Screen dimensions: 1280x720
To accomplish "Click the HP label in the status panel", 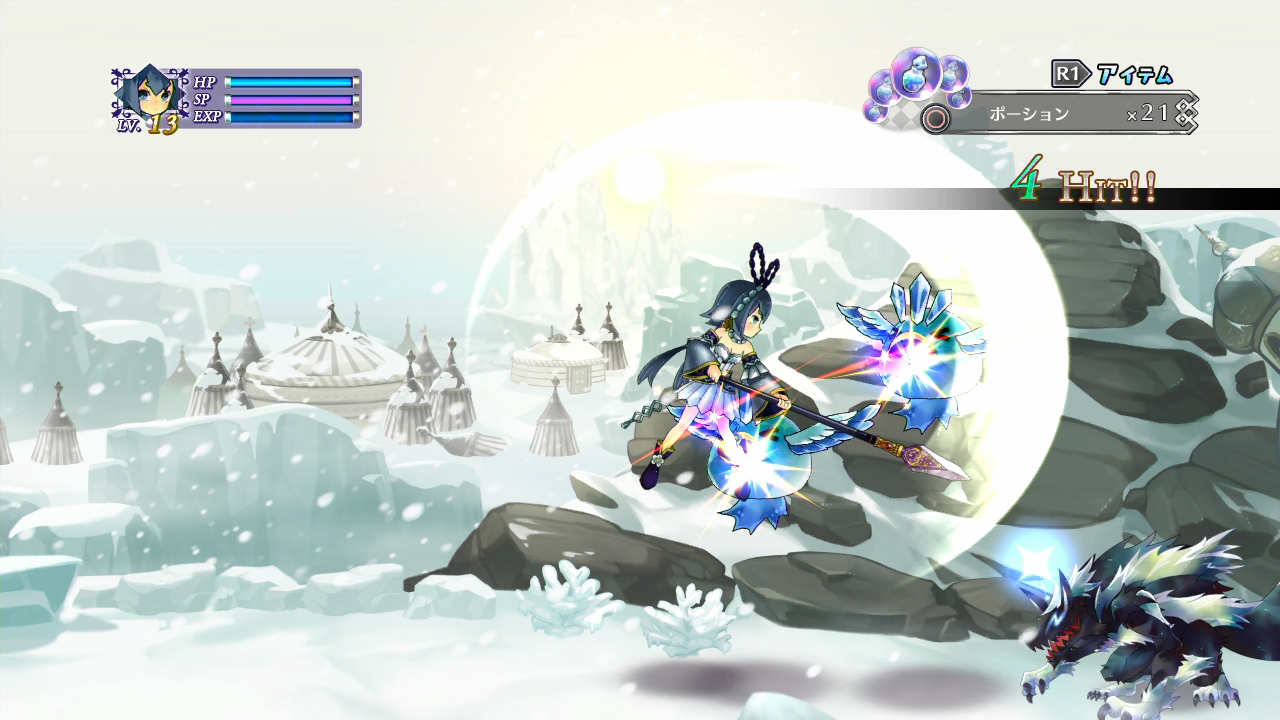I will click(x=205, y=82).
